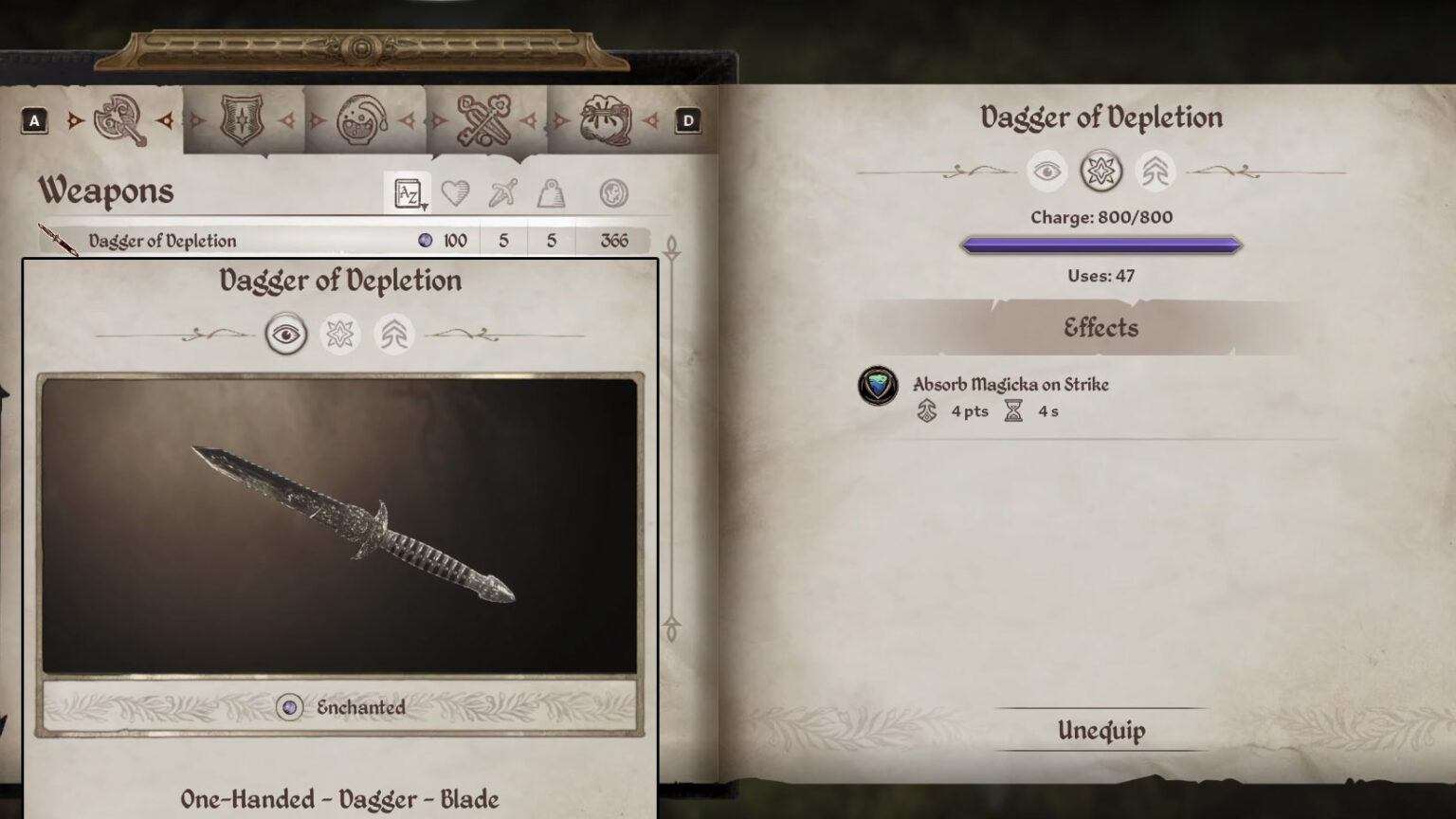The height and width of the screenshot is (819, 1456).
Task: Select the upgrade arrows icon on right panel
Action: pos(1156,172)
